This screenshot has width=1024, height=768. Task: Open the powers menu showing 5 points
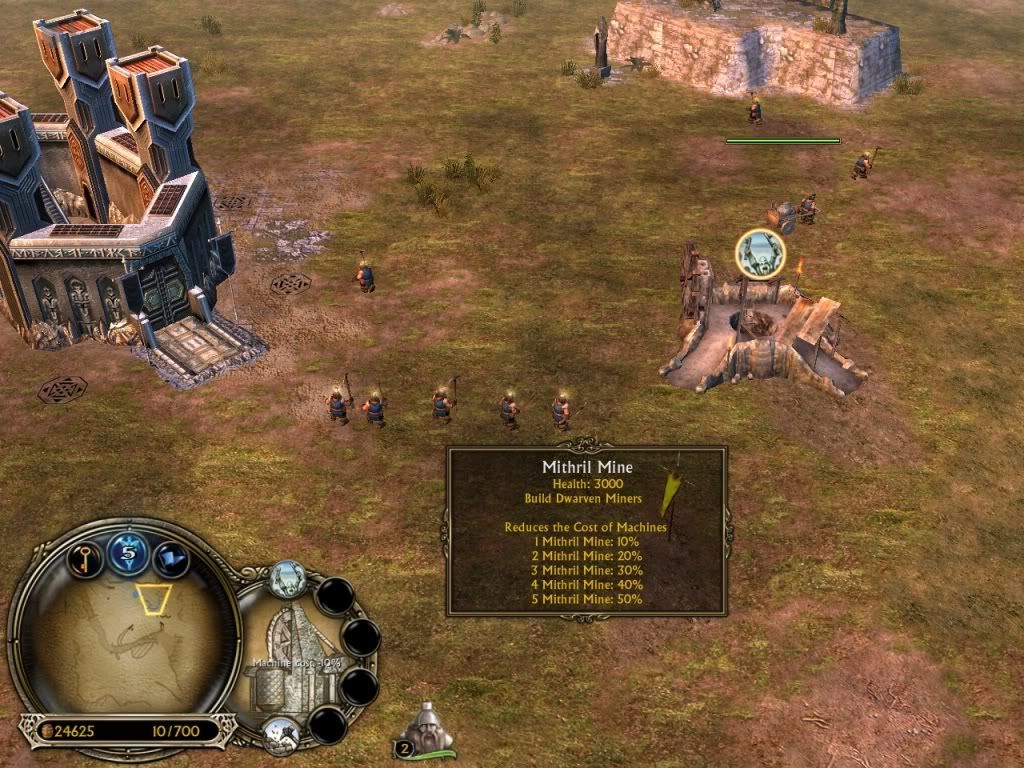128,553
